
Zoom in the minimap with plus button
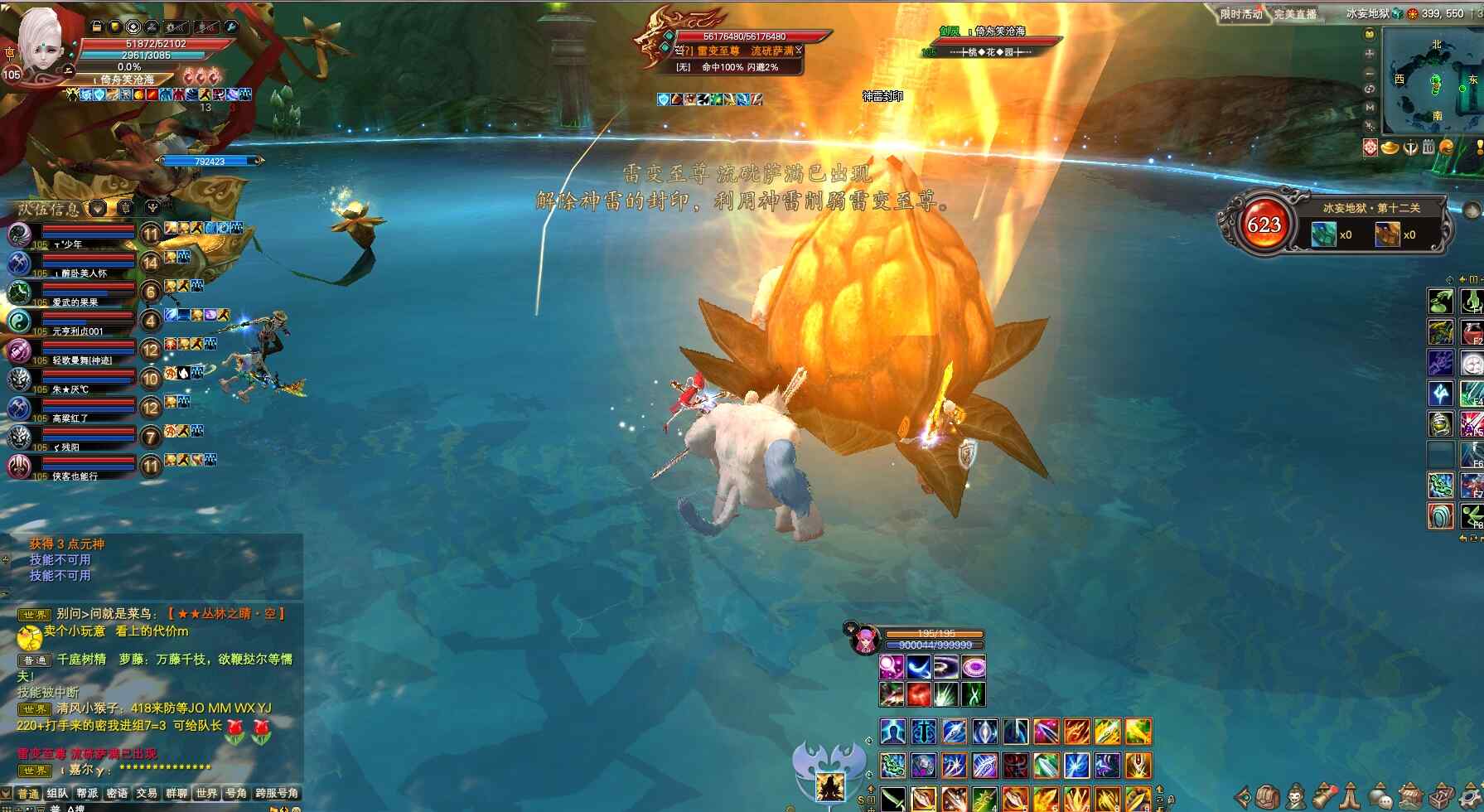(x=1370, y=53)
